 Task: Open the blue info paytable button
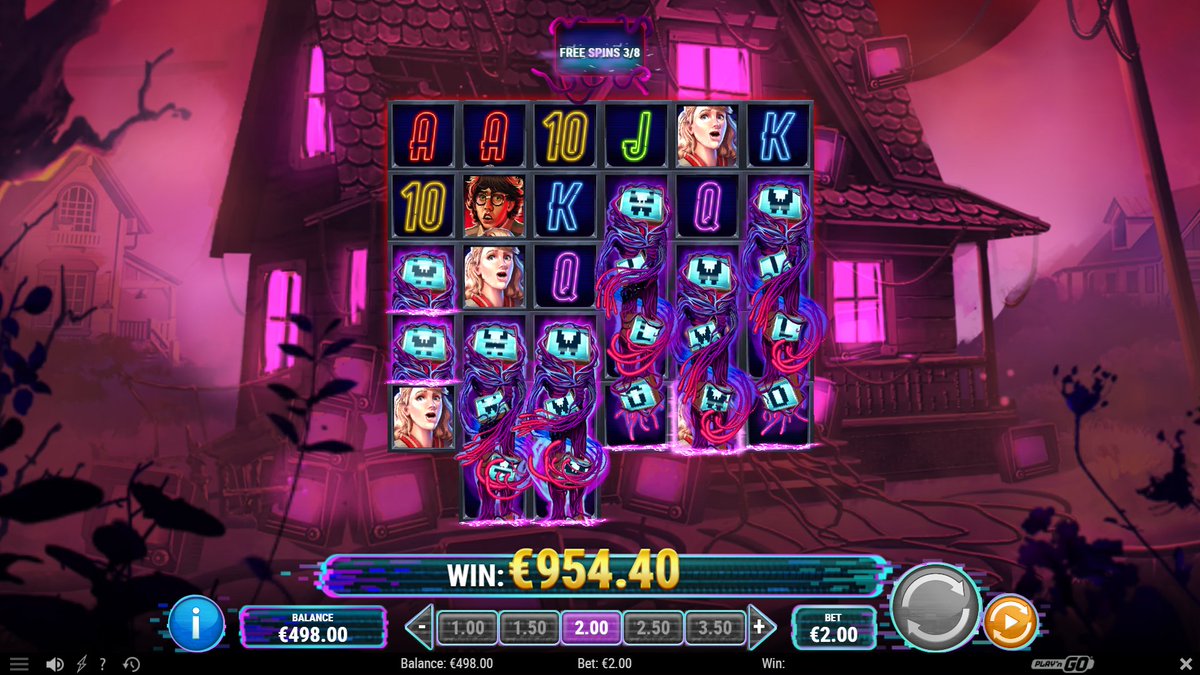[196, 624]
